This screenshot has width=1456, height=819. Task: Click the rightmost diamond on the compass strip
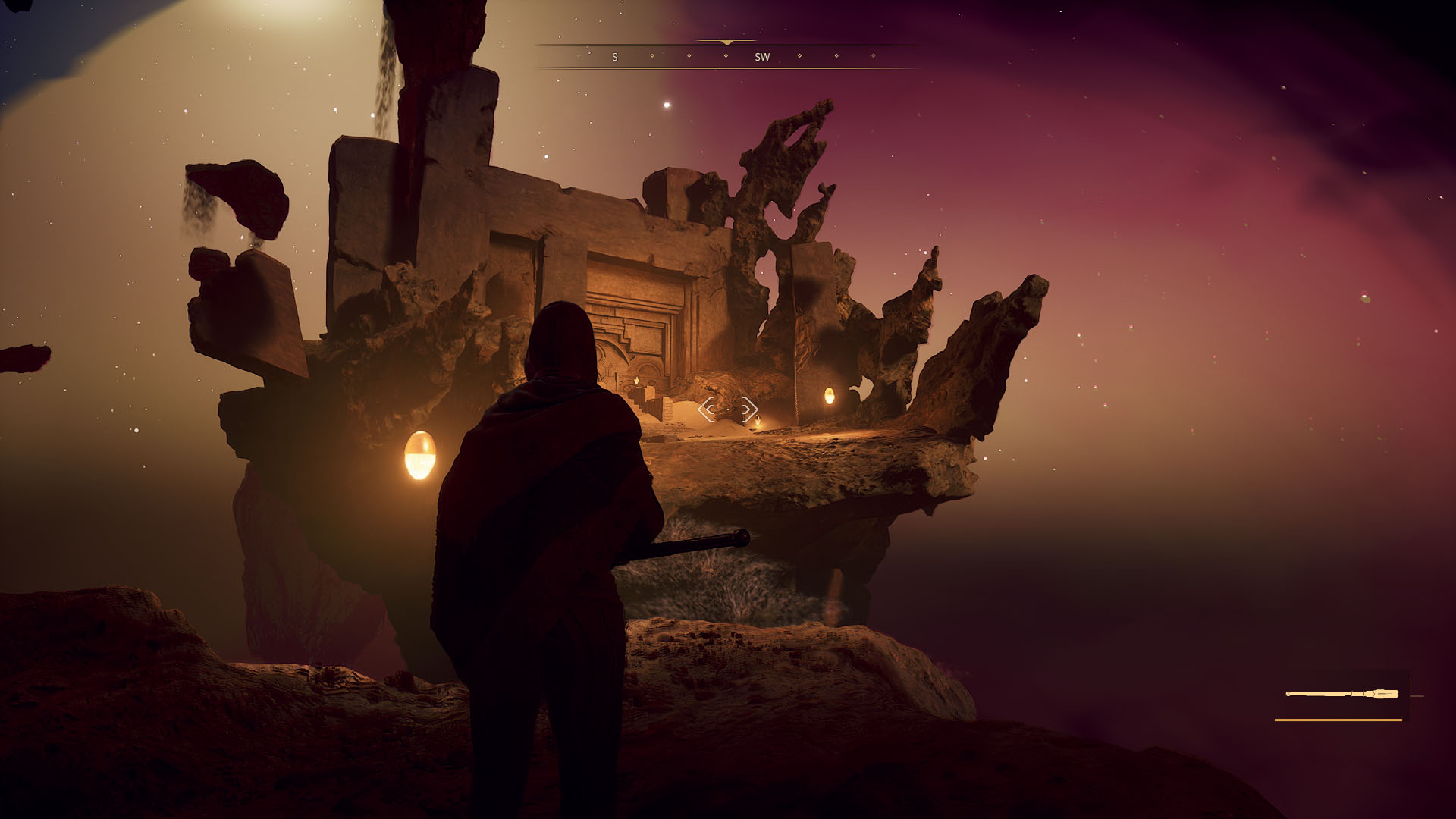point(873,56)
